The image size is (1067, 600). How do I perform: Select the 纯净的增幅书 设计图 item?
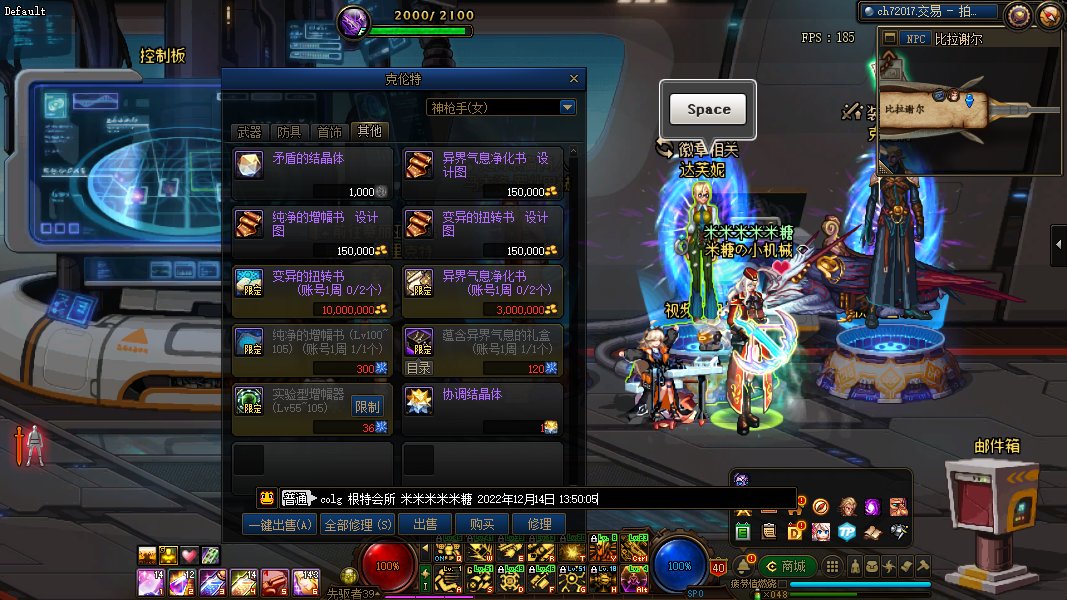tap(312, 232)
